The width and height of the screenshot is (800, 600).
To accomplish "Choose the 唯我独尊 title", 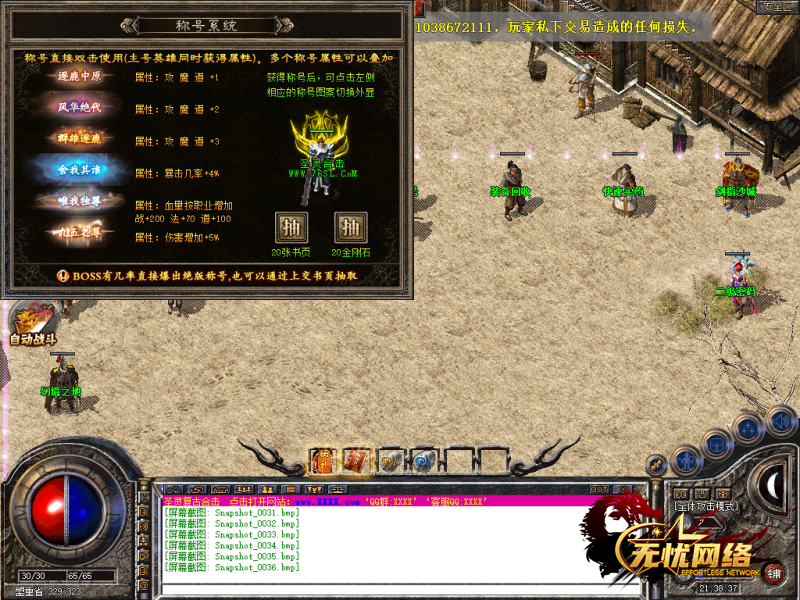I will click(78, 202).
